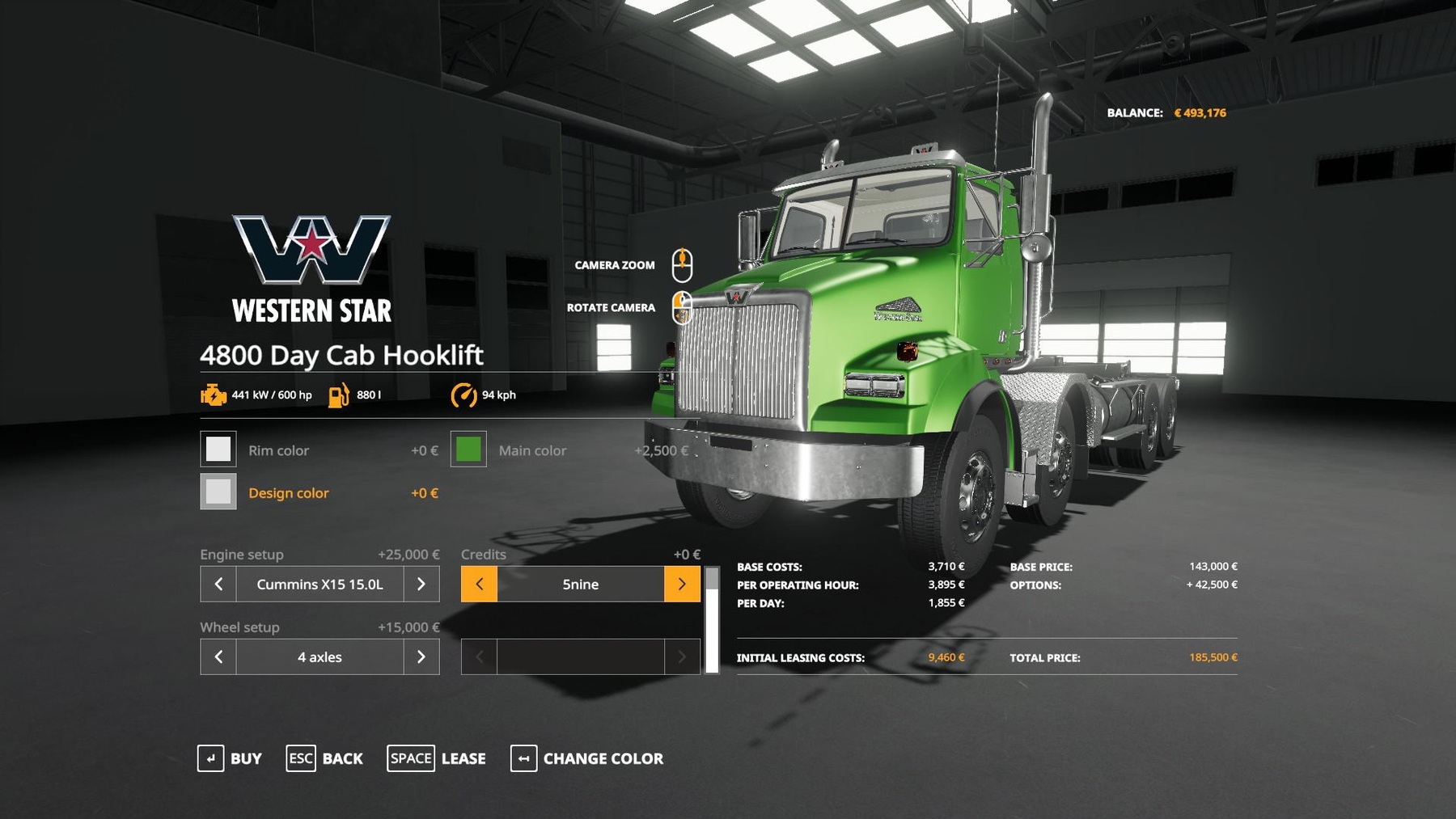Go back from the shop configuration
This screenshot has width=1456, height=819.
point(324,758)
